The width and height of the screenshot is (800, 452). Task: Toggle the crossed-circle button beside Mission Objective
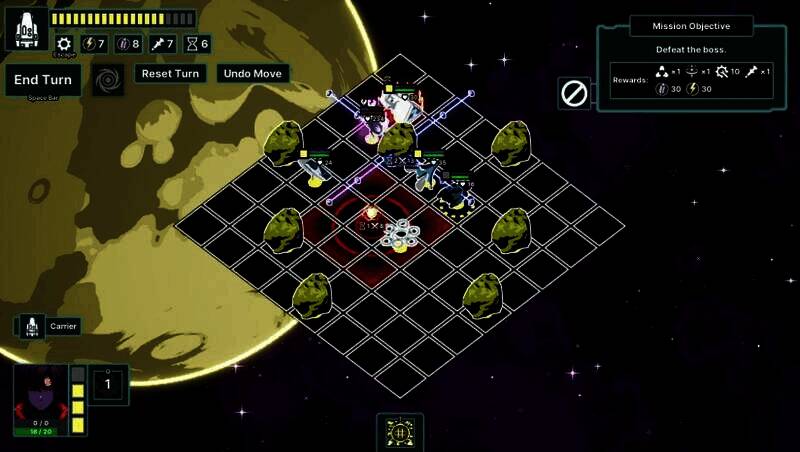click(x=574, y=93)
